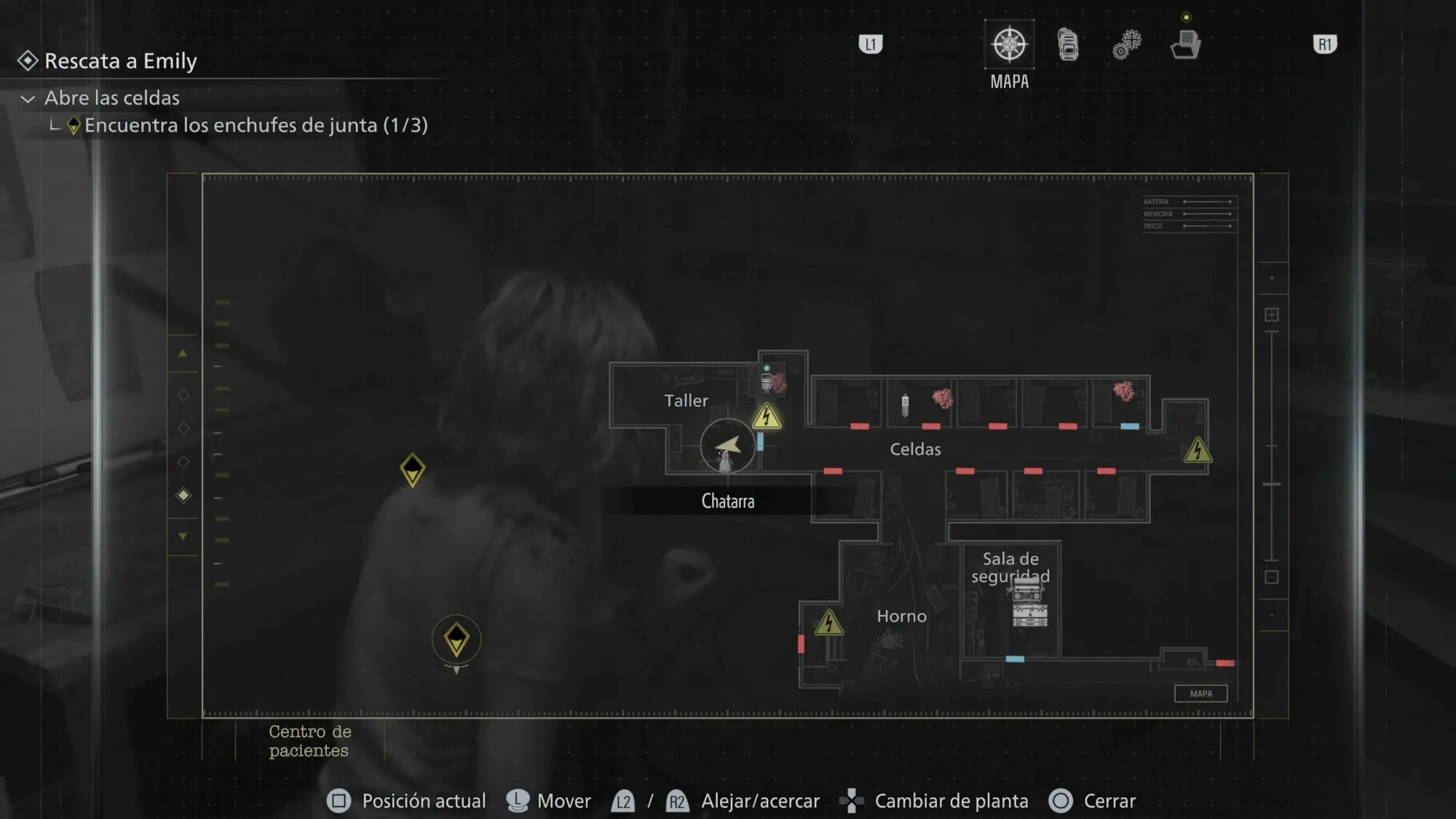Select the highlighted floor diamond indicator
The width and height of the screenshot is (1456, 819).
pyautogui.click(x=183, y=496)
